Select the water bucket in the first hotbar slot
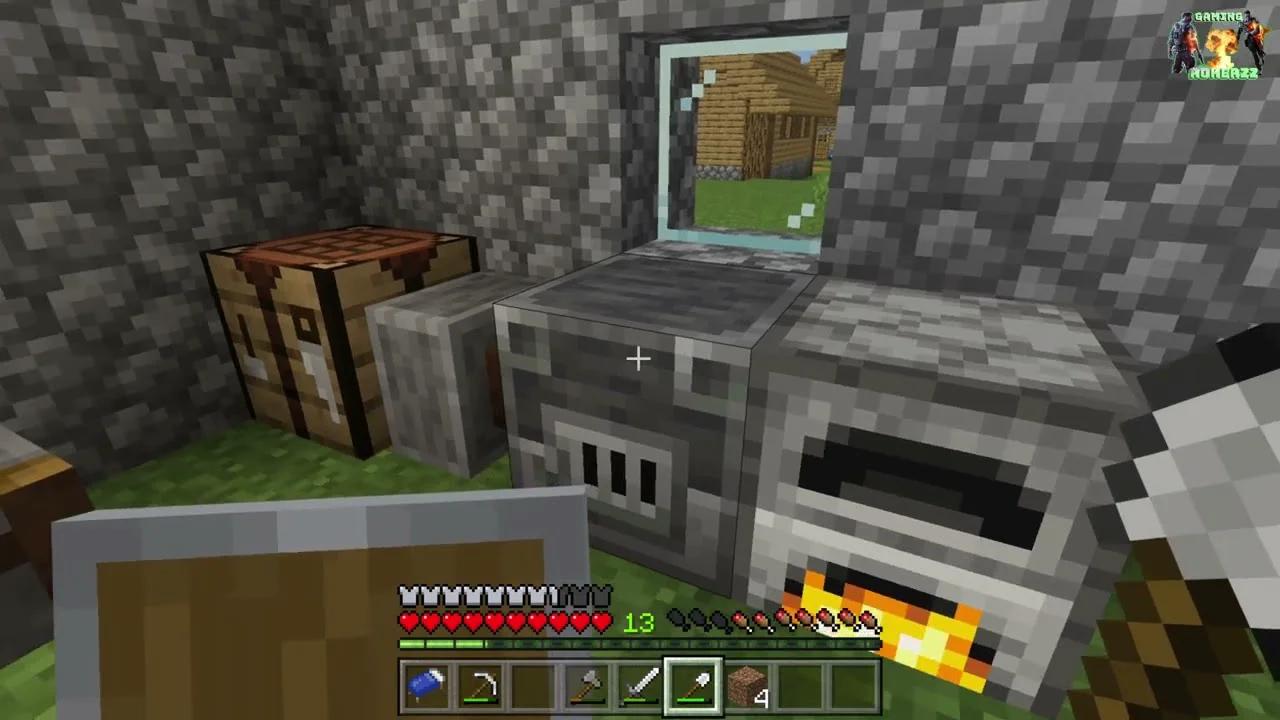 (x=427, y=686)
